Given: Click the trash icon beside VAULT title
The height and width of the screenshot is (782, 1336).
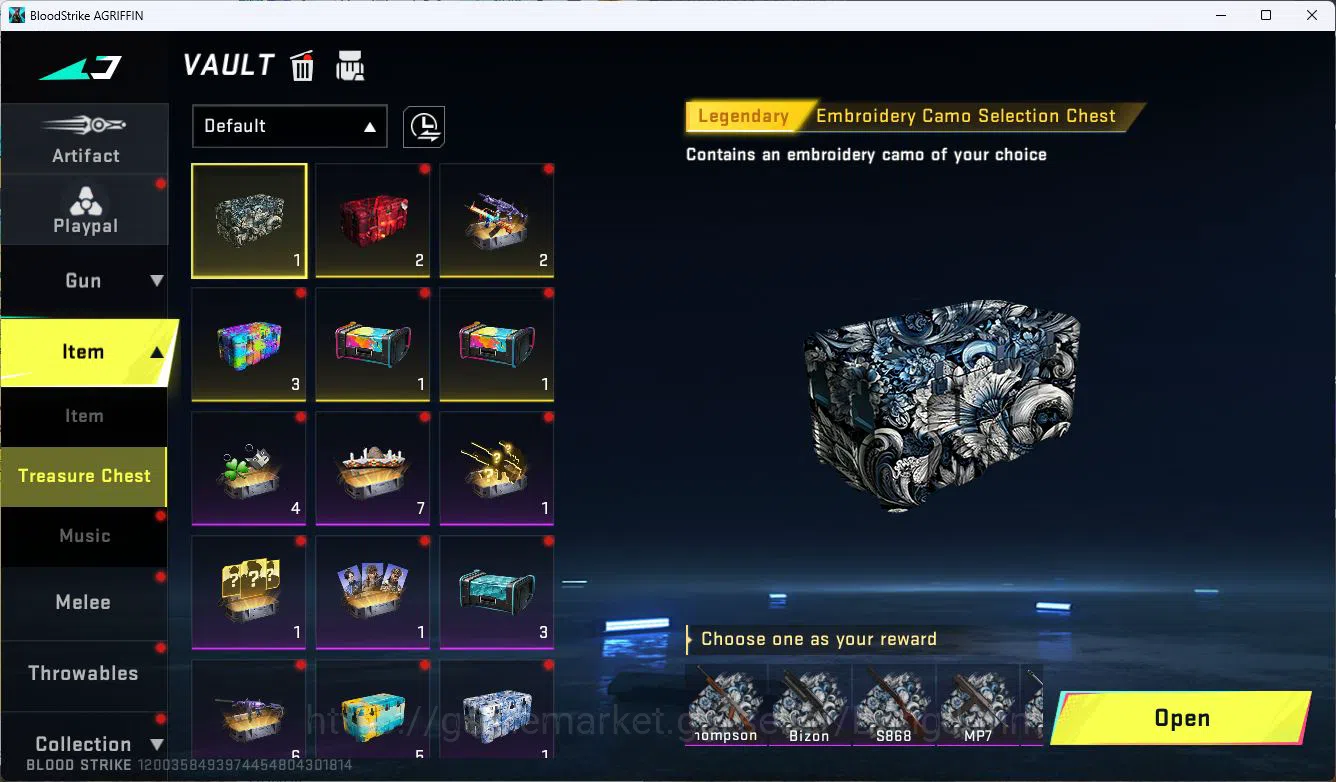Looking at the screenshot, I should coord(301,65).
